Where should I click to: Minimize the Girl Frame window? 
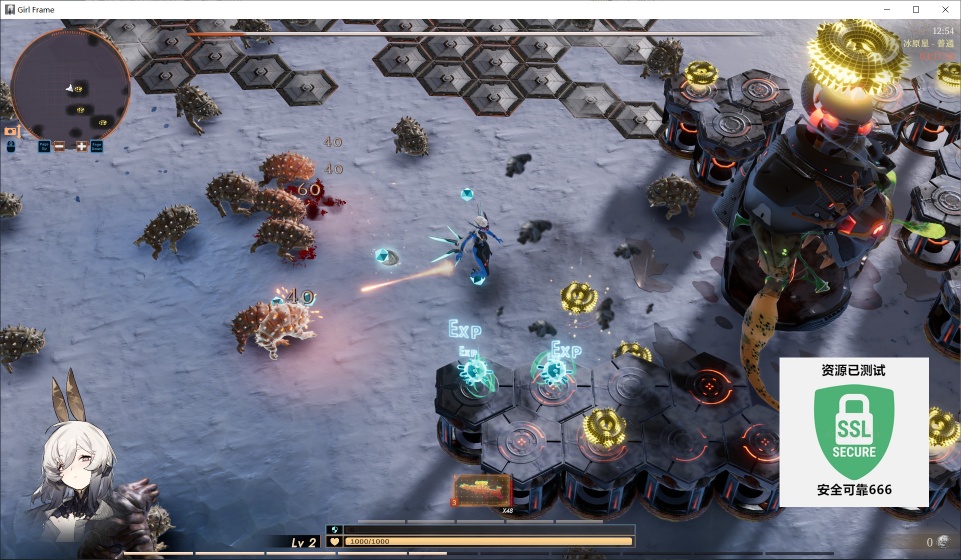pyautogui.click(x=885, y=9)
